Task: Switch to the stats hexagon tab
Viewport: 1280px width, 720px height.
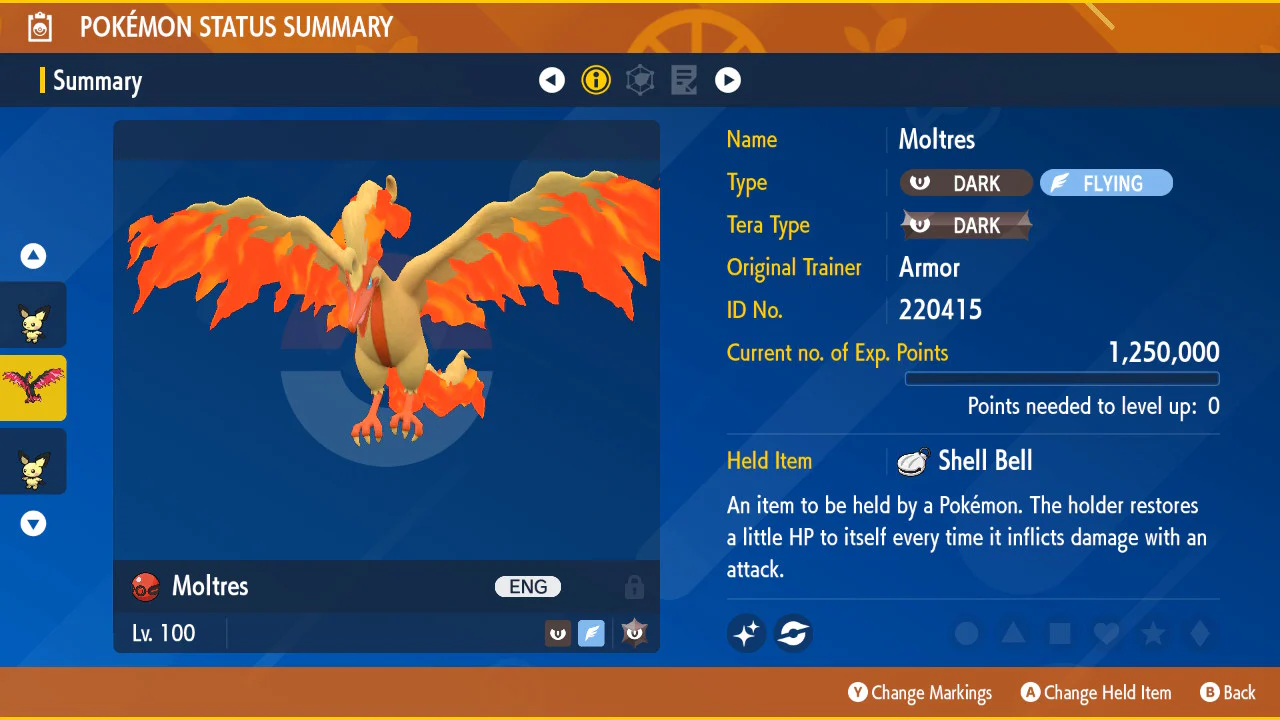Action: [640, 80]
